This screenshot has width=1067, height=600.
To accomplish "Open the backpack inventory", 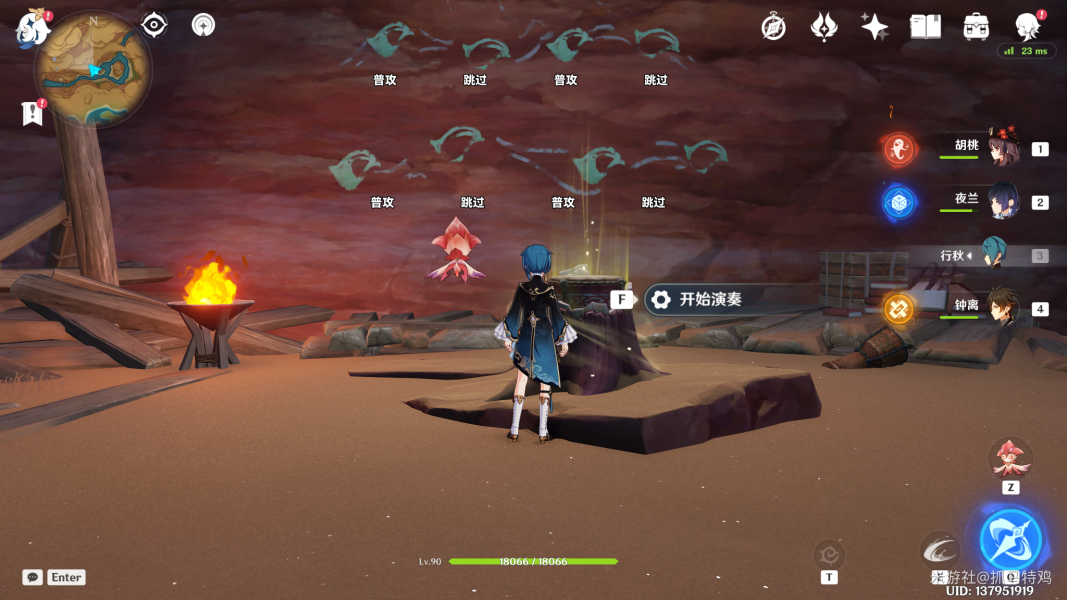I will coord(976,27).
